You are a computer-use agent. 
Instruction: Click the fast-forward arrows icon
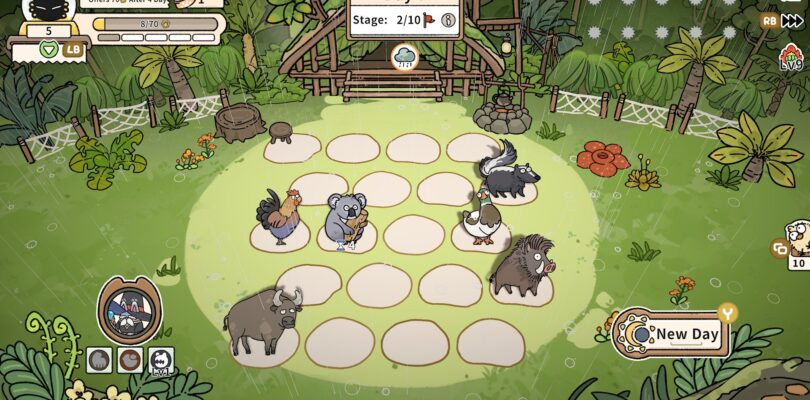point(792,20)
